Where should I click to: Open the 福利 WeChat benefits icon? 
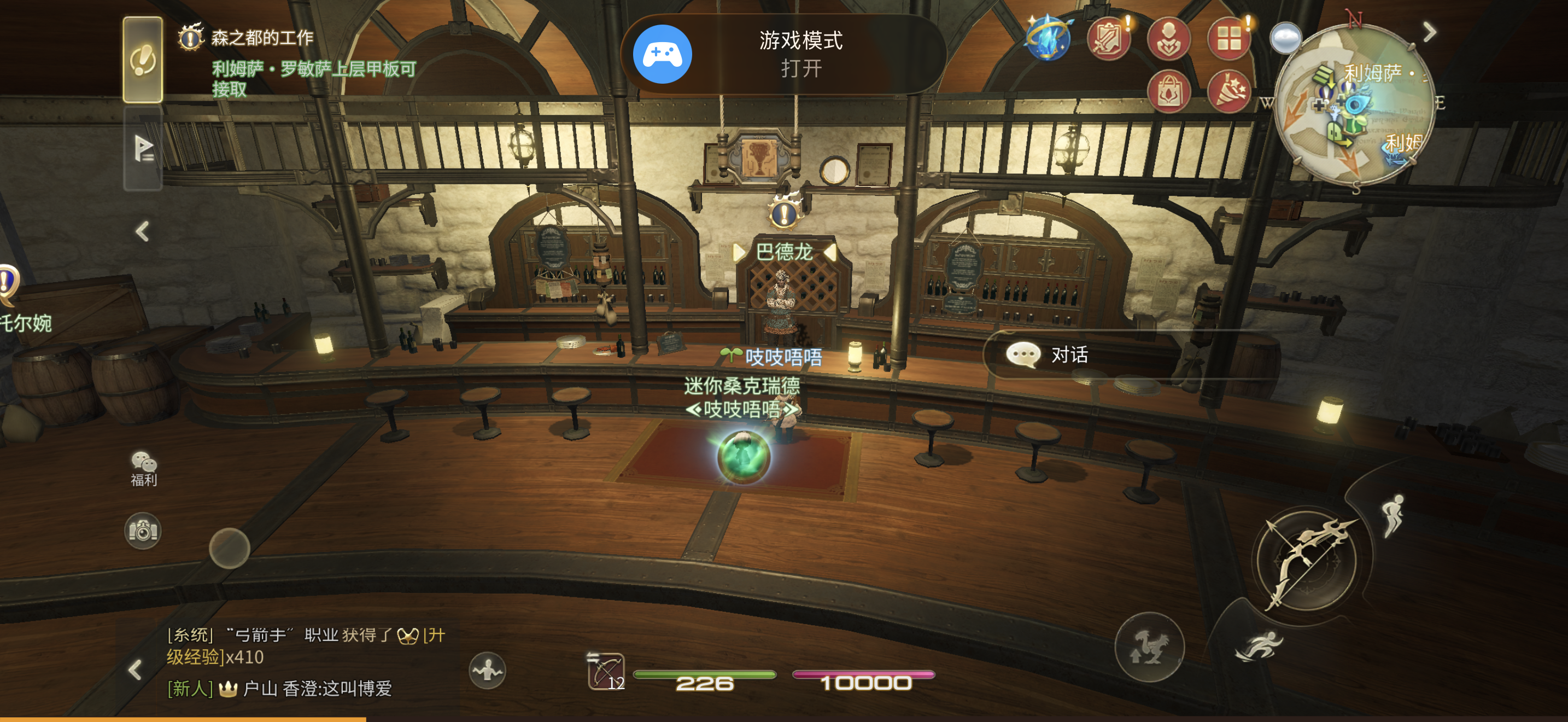(144, 468)
